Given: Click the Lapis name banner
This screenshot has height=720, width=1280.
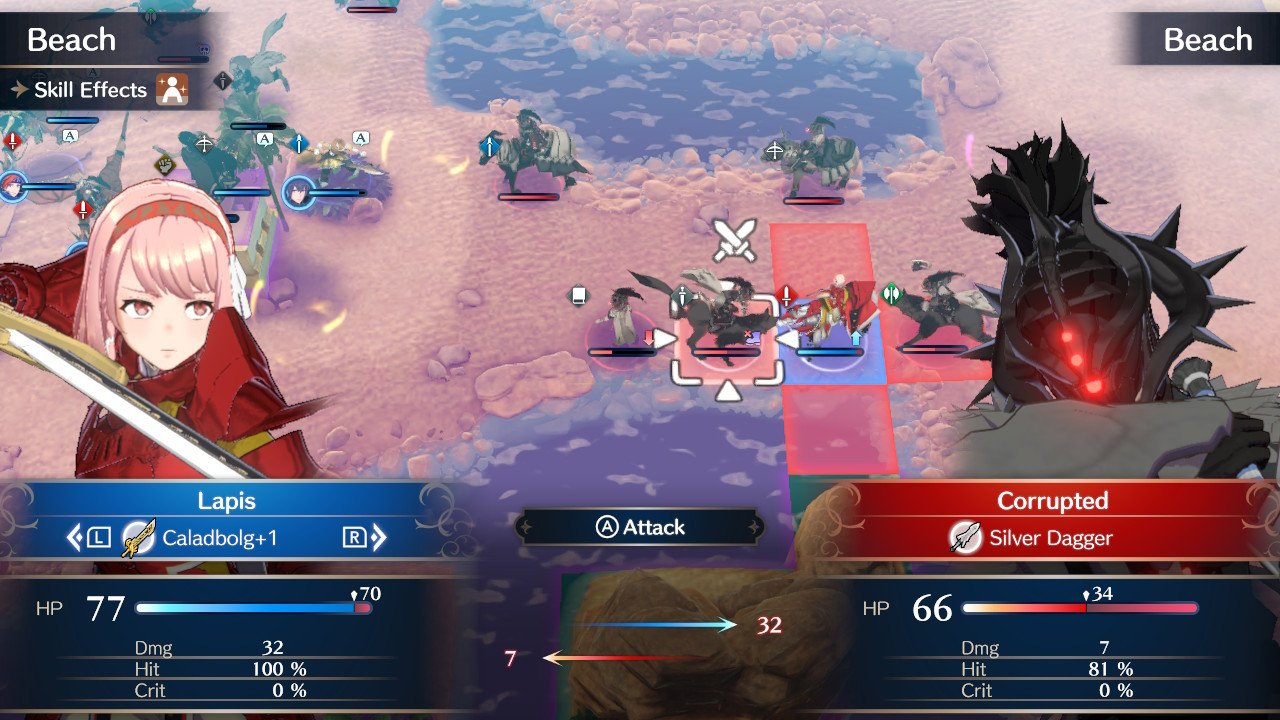Looking at the screenshot, I should pyautogui.click(x=227, y=501).
